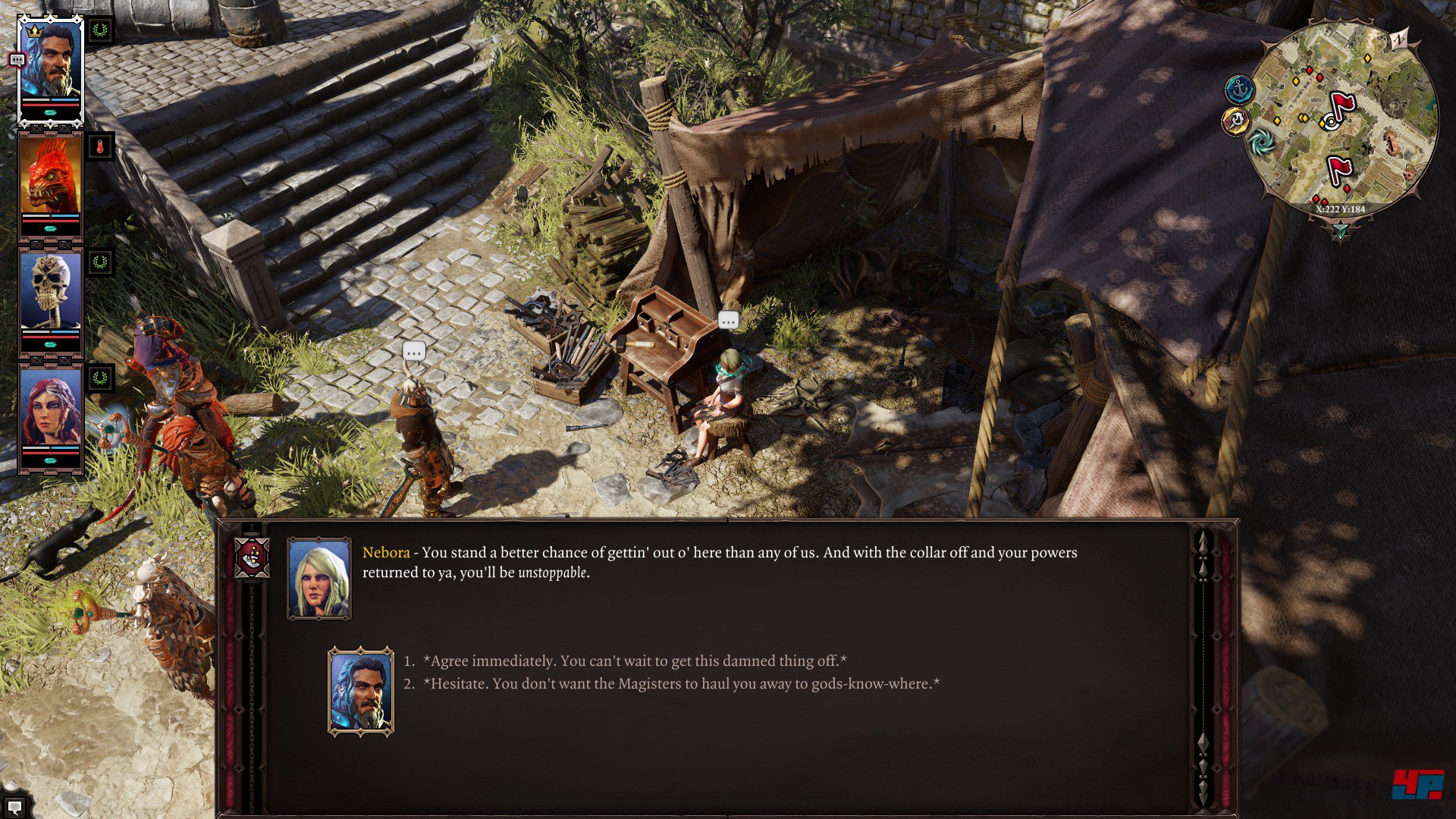The image size is (1456, 819).
Task: Click Nebora's portrait in the dialogue box
Action: pyautogui.click(x=319, y=578)
